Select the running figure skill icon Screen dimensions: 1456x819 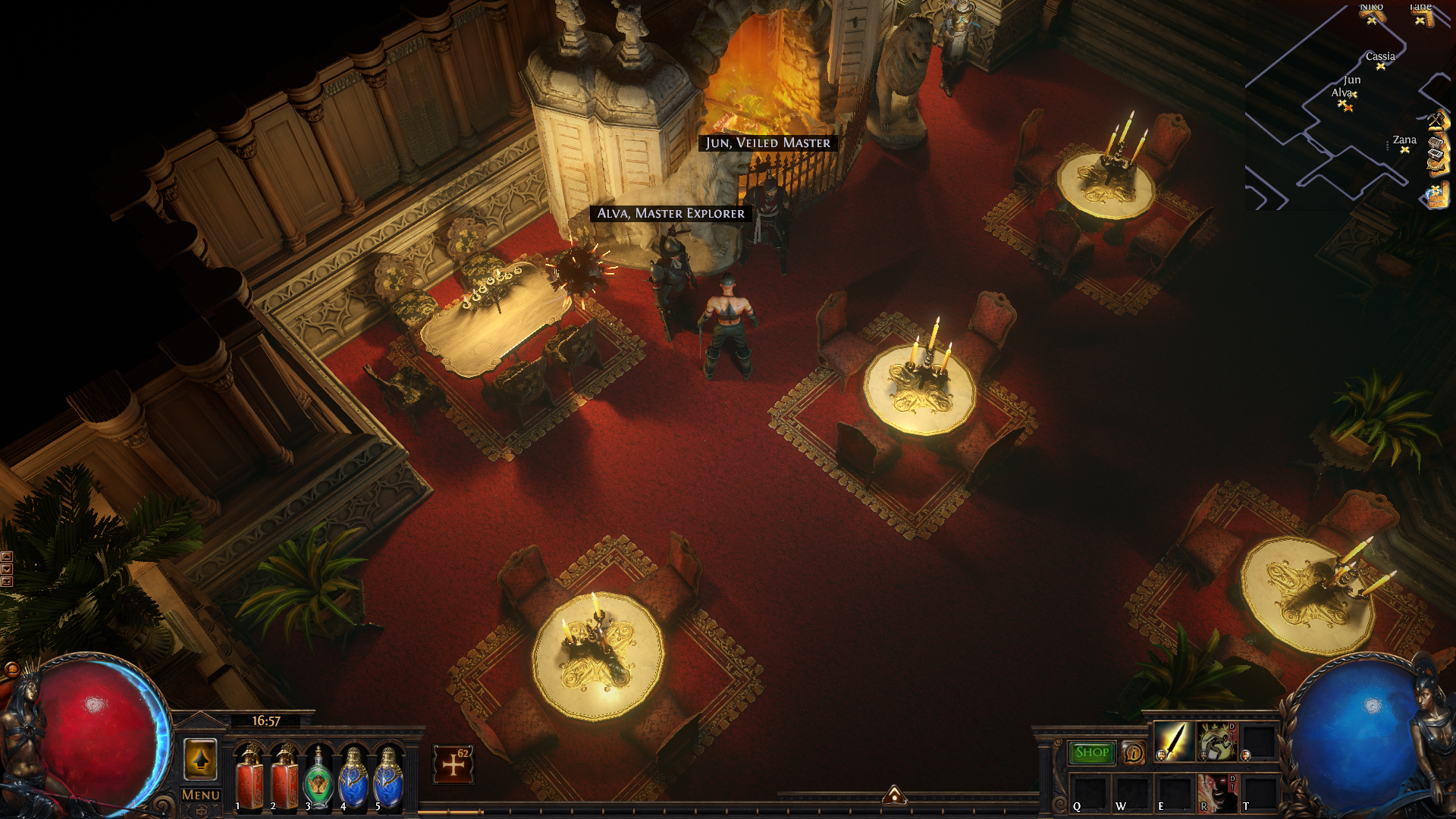point(1216,741)
